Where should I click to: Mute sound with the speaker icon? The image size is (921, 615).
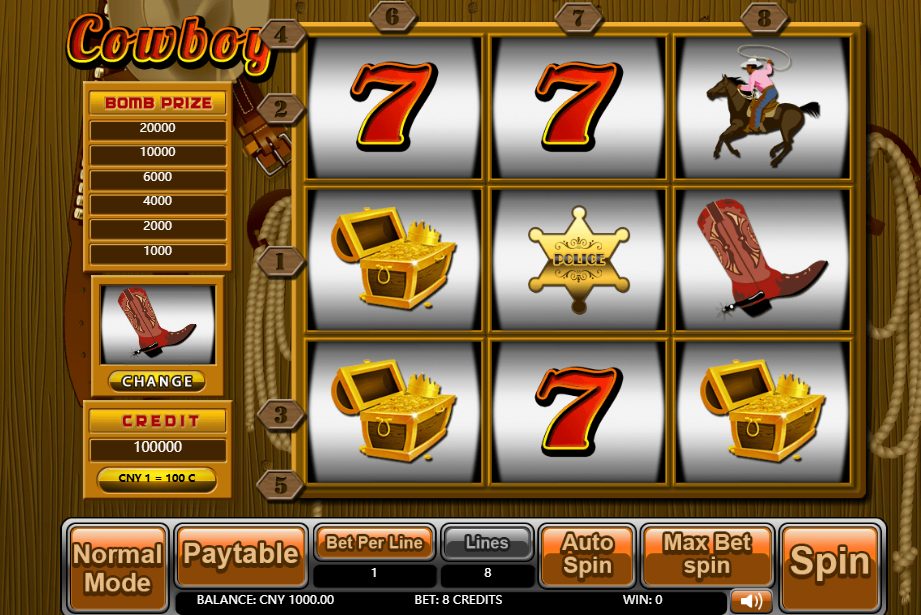click(750, 601)
